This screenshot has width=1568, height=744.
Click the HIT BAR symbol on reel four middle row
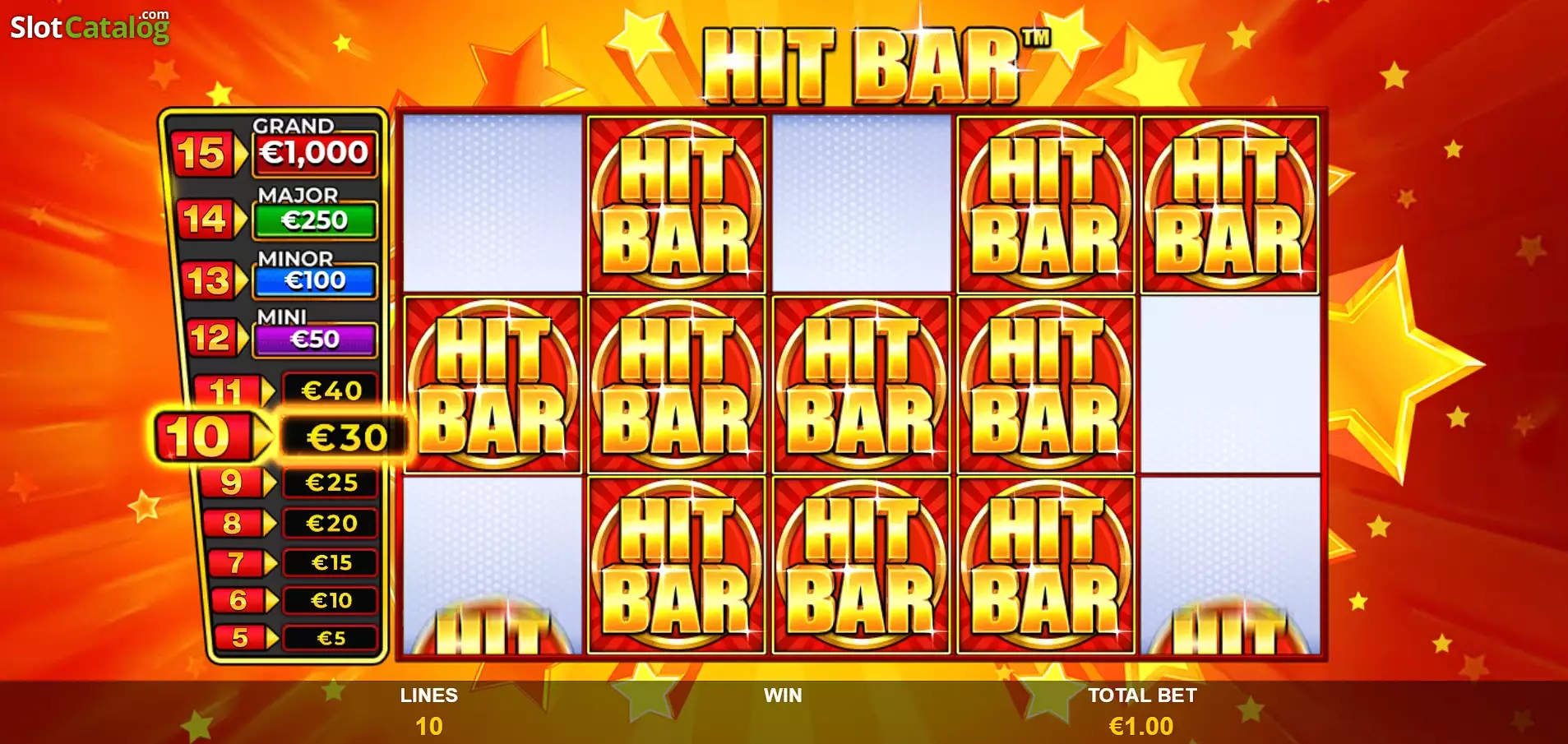pos(1044,386)
